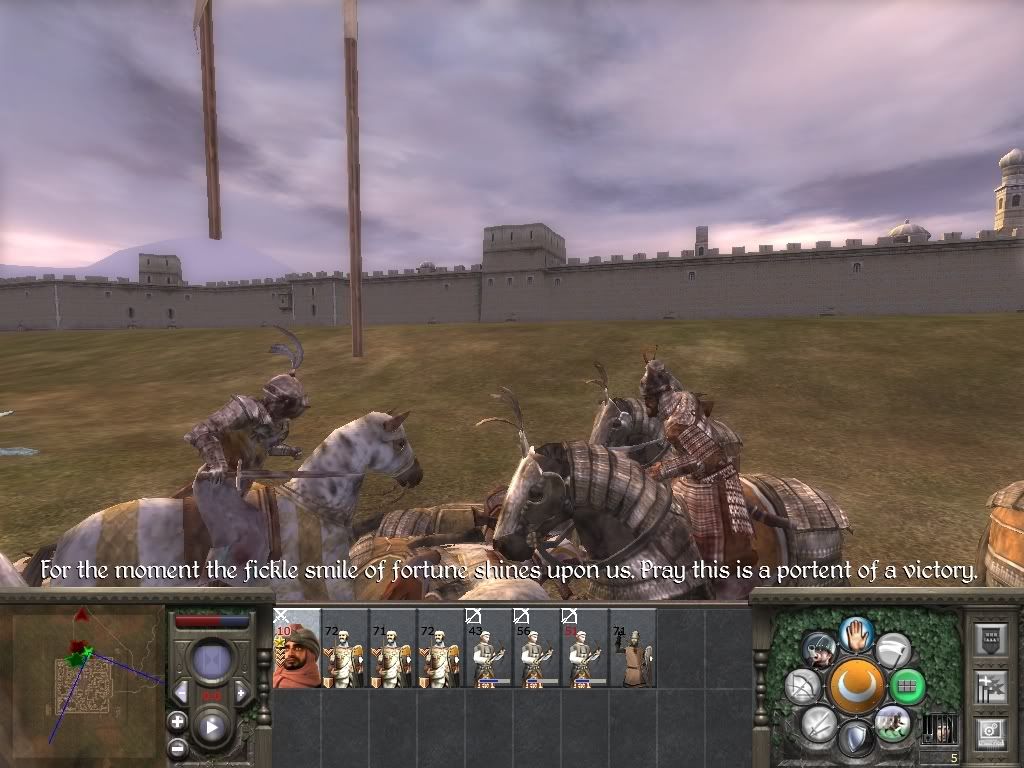Toggle run mode with the horse icon
Viewport: 1024px width, 768px height.
click(x=891, y=722)
